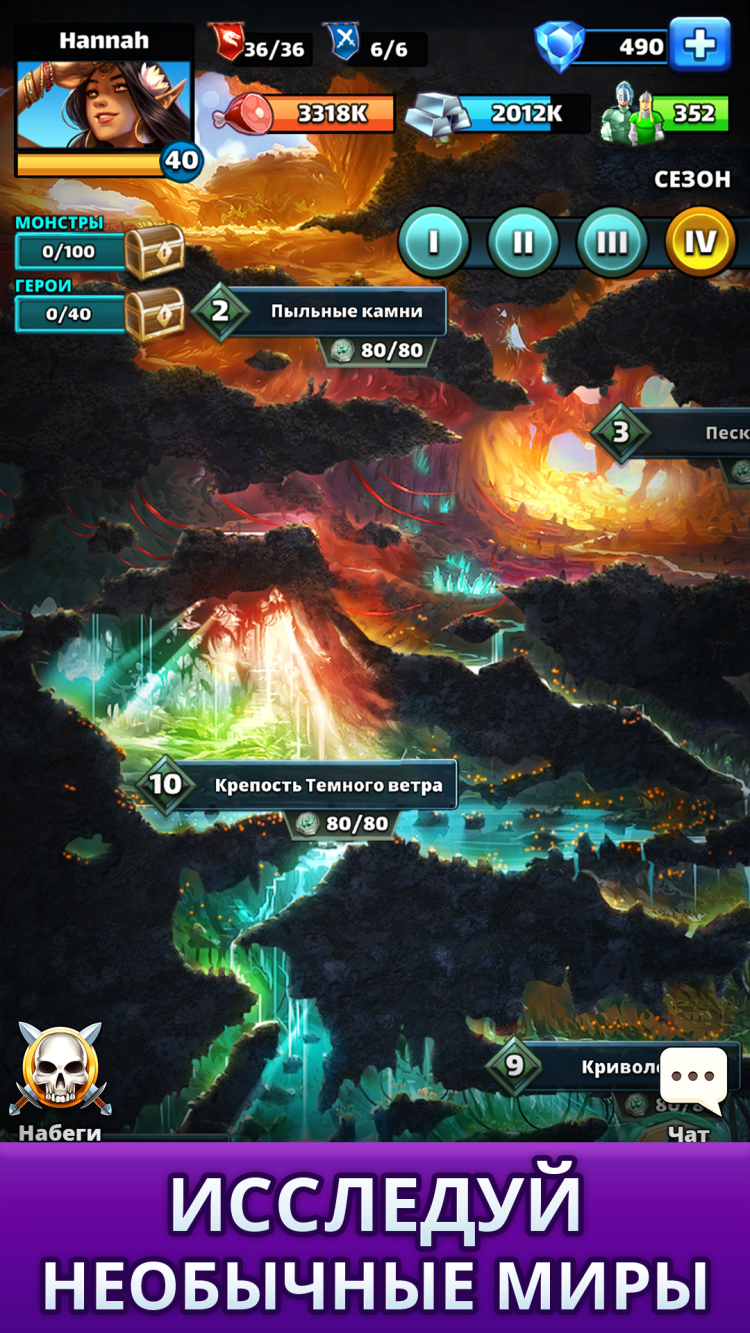This screenshot has height=1333, width=750.
Task: Open Набеги raids with skull icon
Action: (x=60, y=1080)
